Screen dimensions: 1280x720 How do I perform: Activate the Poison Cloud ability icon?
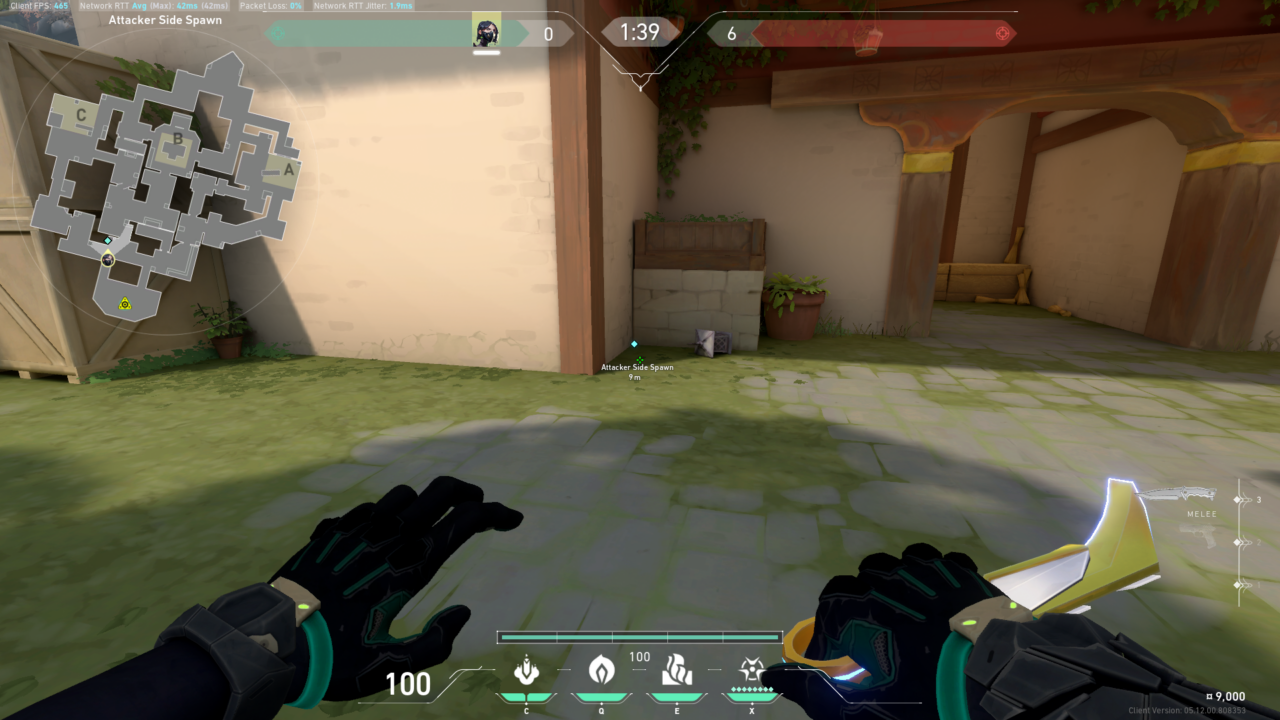point(601,670)
